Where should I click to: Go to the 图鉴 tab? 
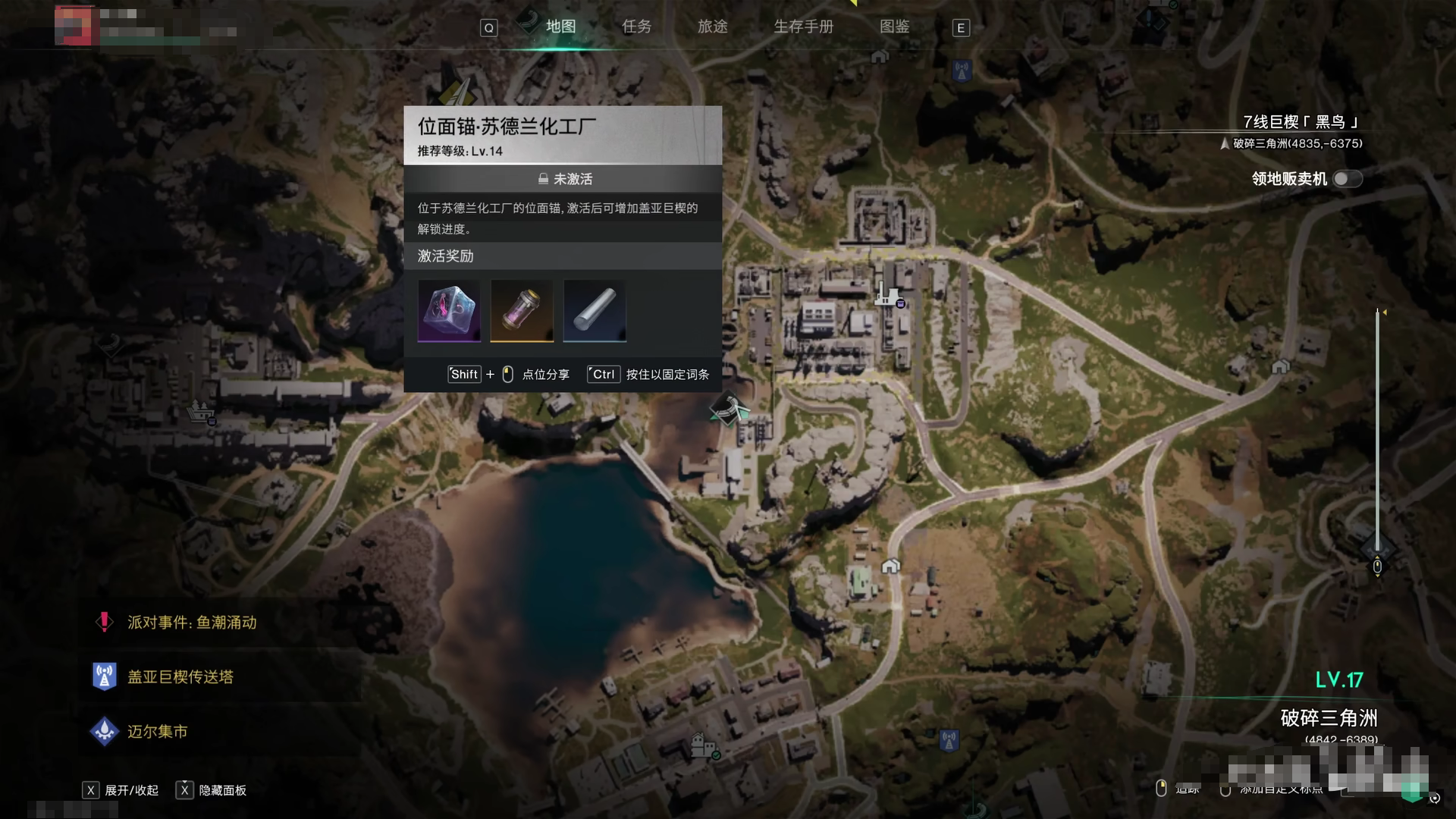coord(894,27)
